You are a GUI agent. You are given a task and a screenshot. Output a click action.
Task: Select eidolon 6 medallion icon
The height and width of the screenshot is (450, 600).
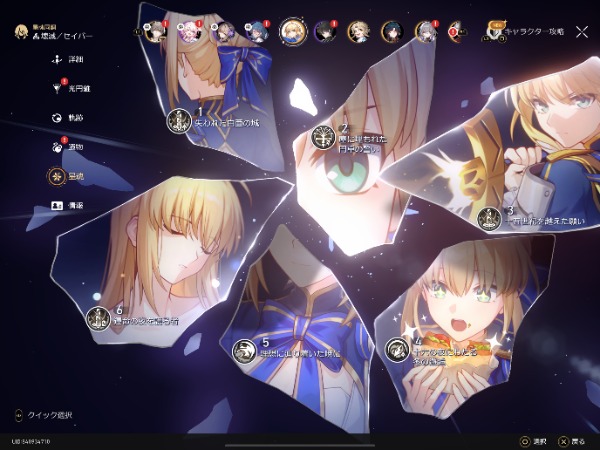tap(98, 318)
